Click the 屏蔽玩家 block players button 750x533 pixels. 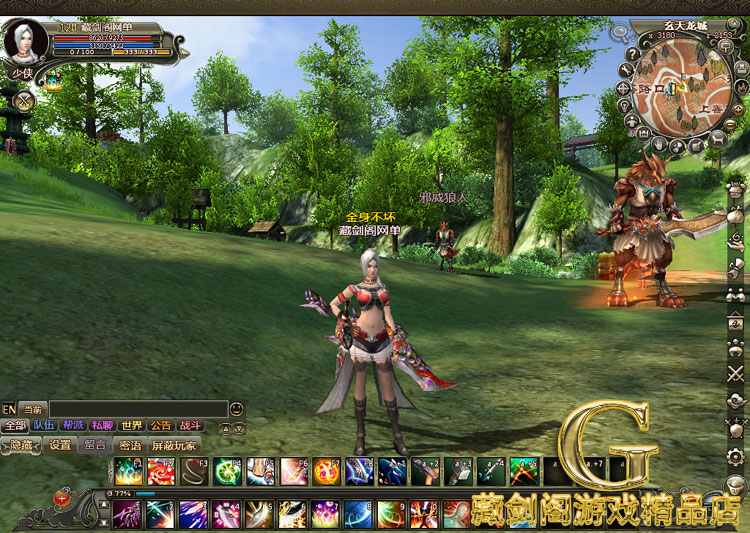pos(174,445)
